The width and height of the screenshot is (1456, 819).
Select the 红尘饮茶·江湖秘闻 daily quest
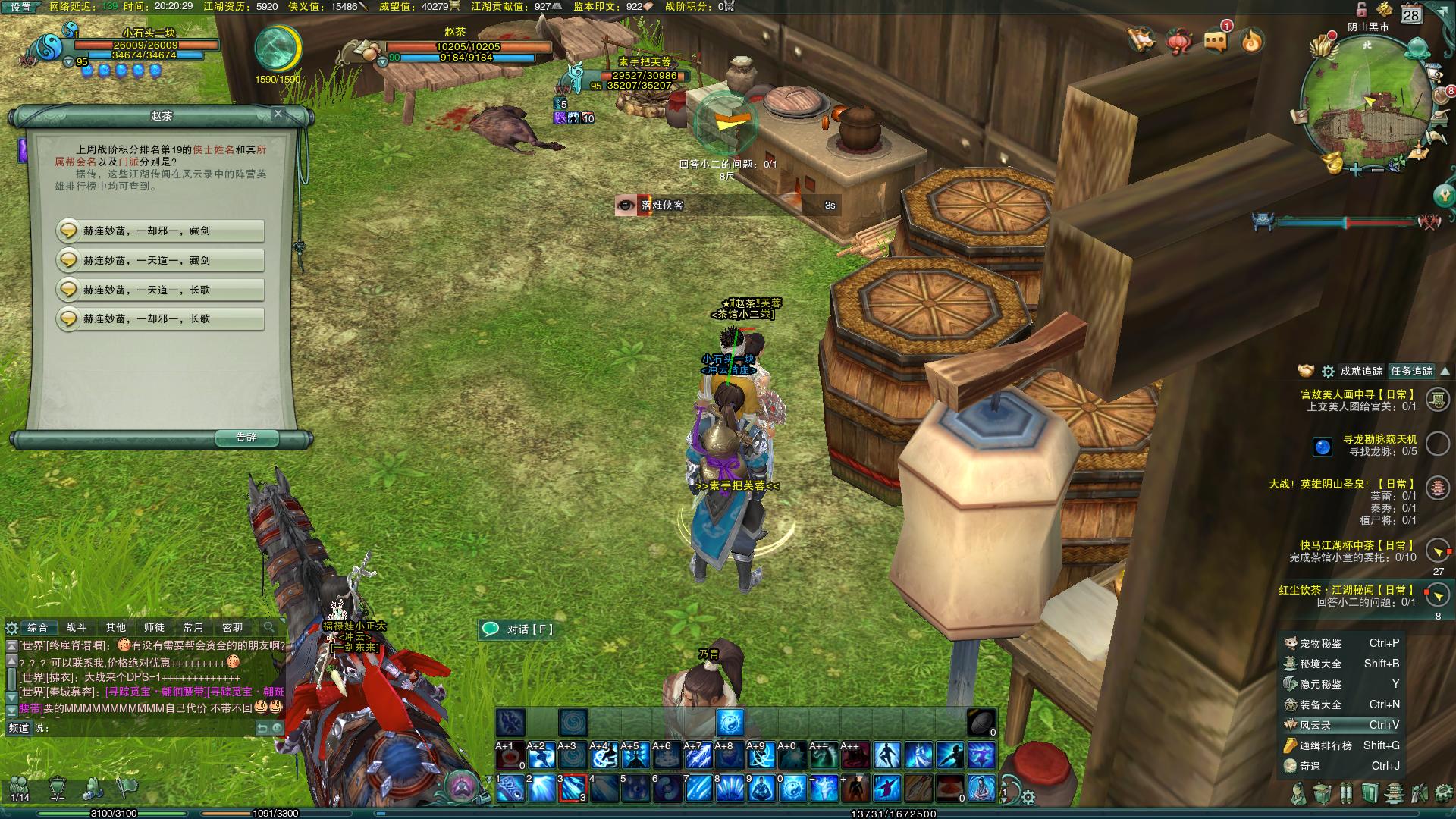tap(1346, 590)
